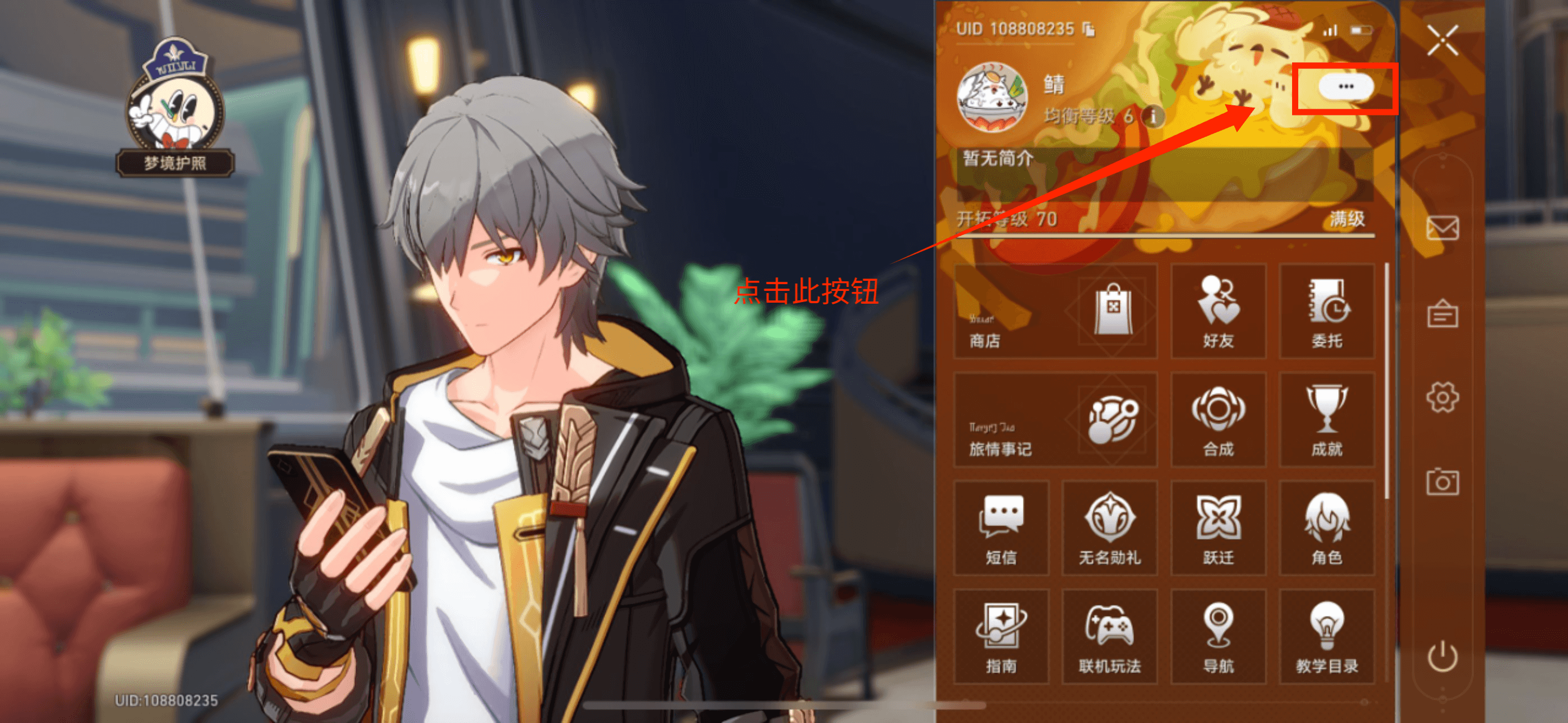The image size is (1568, 723).
Task: Go to 跃迁 warp screen
Action: [1218, 529]
